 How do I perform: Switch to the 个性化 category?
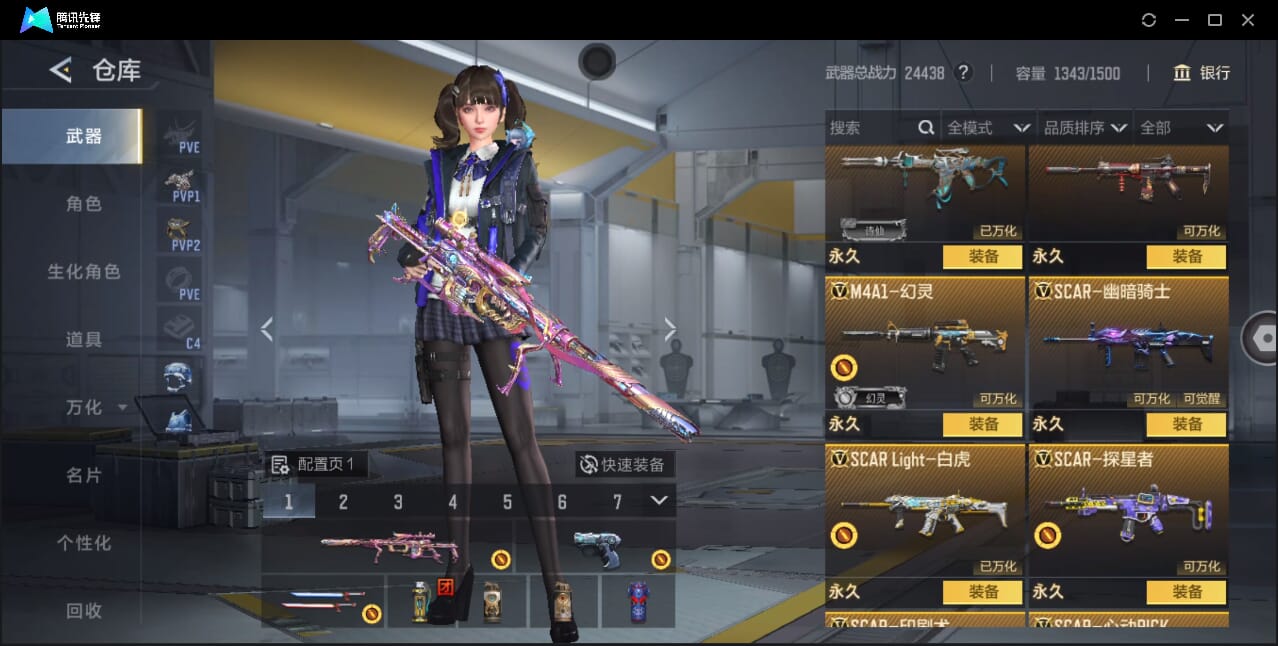84,544
